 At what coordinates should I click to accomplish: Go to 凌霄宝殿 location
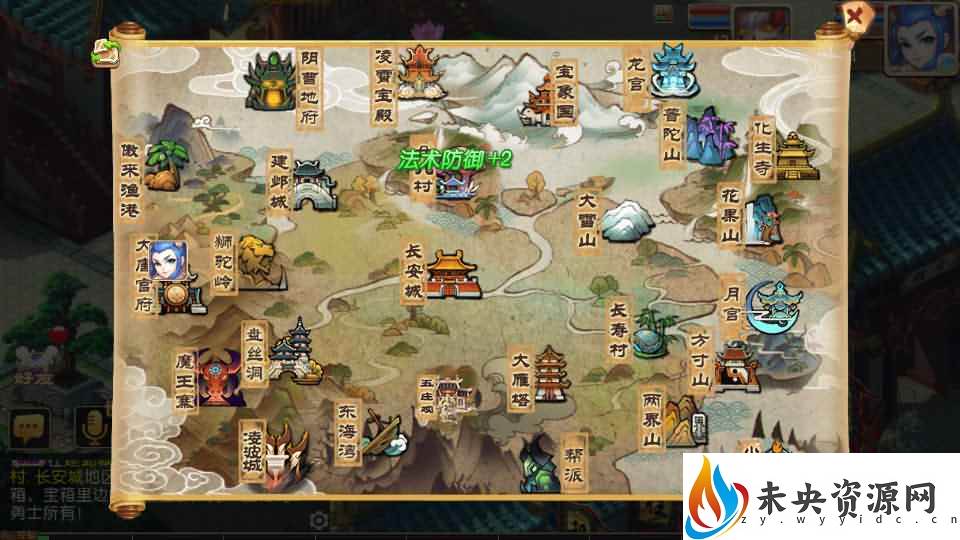click(x=420, y=72)
